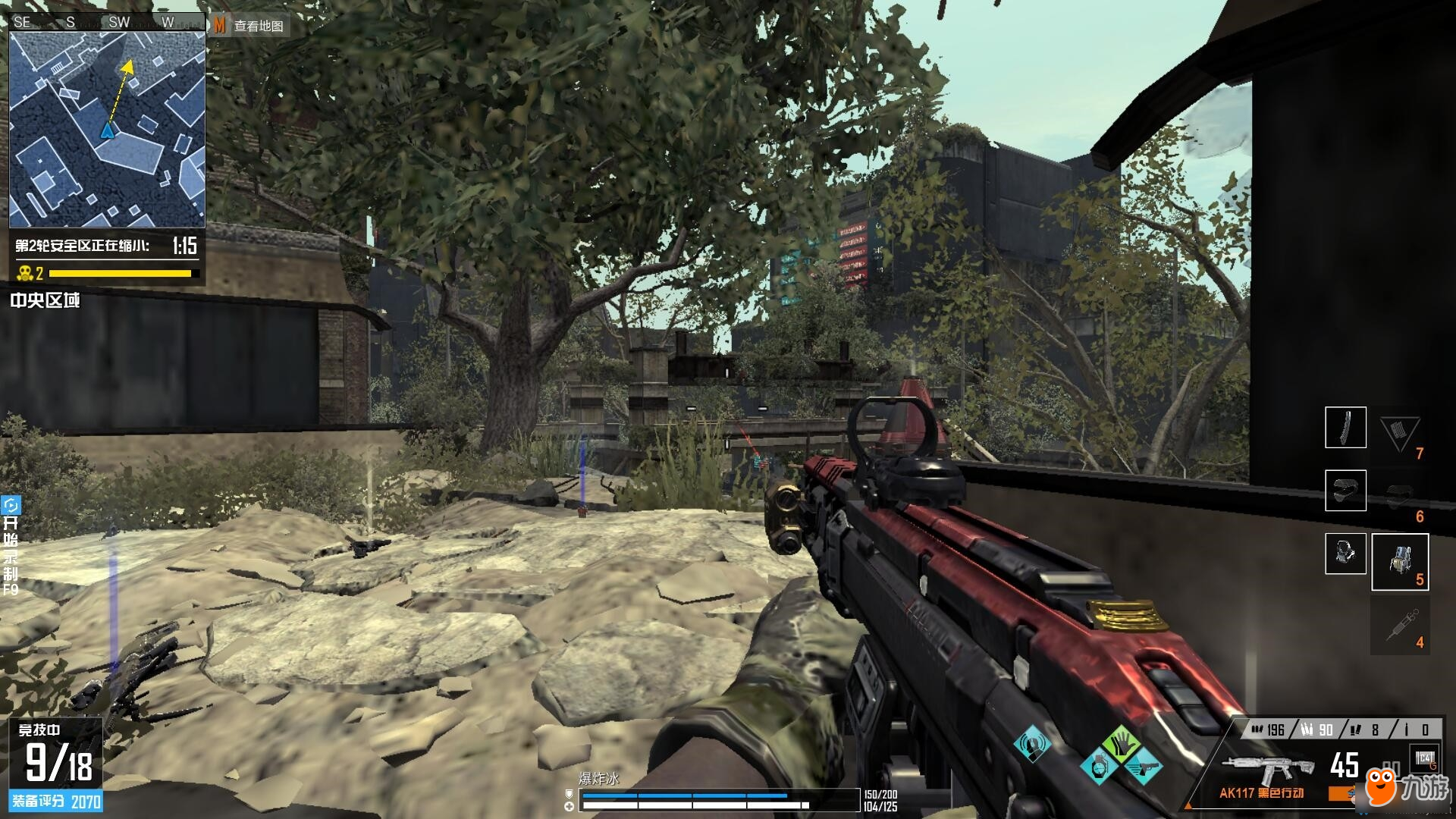
Task: Start recording with the 开始录制 button
Action: pyautogui.click(x=11, y=546)
